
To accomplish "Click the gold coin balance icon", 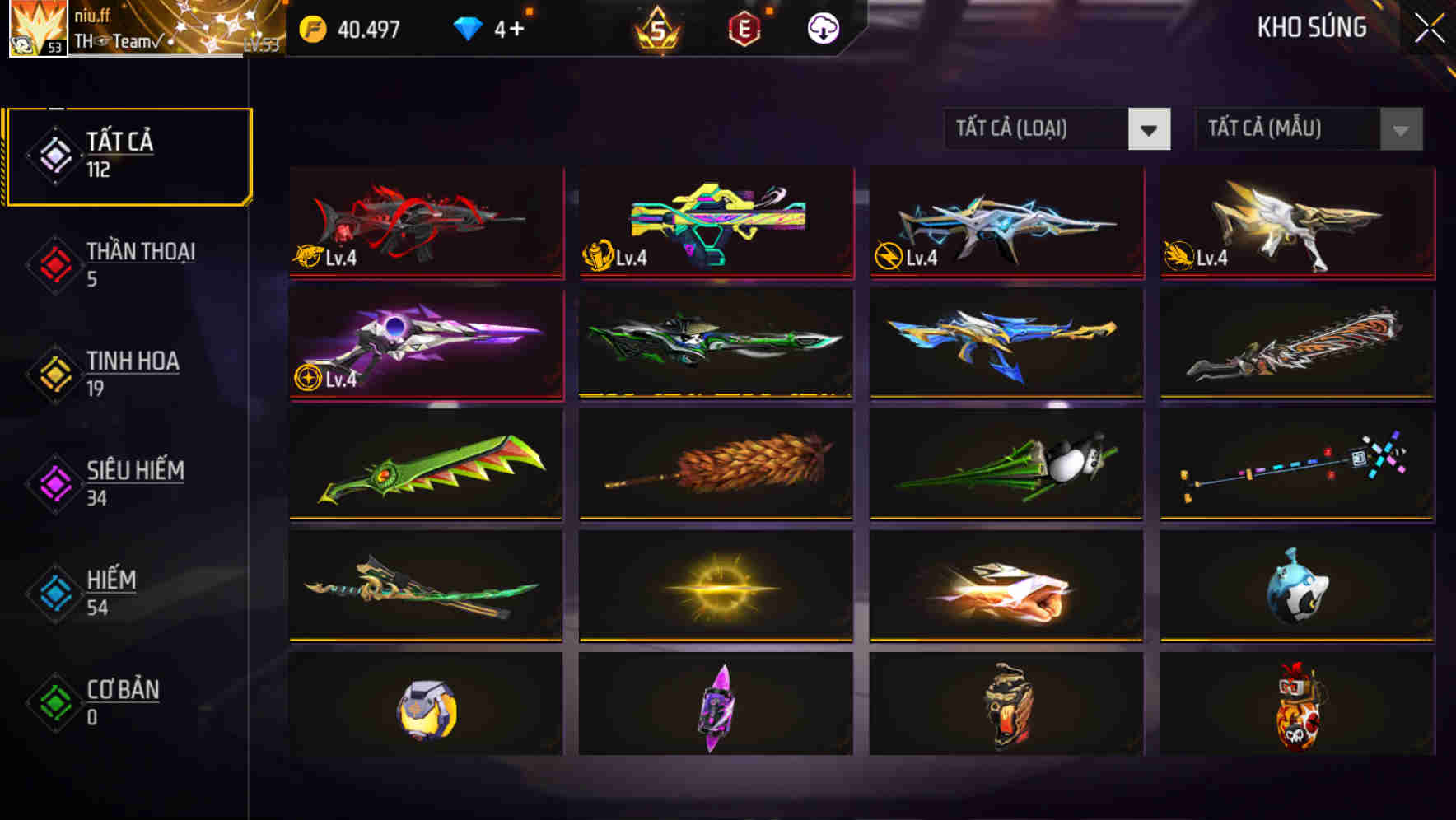I will (x=314, y=27).
